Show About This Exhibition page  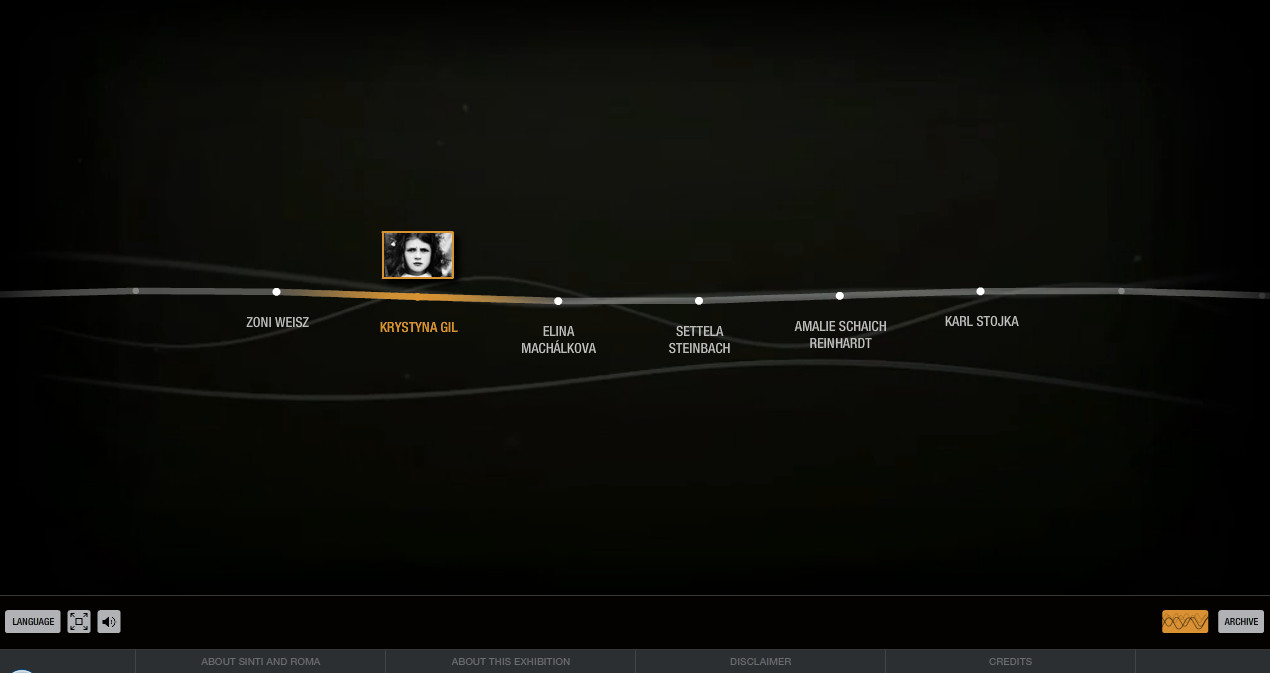pos(510,661)
